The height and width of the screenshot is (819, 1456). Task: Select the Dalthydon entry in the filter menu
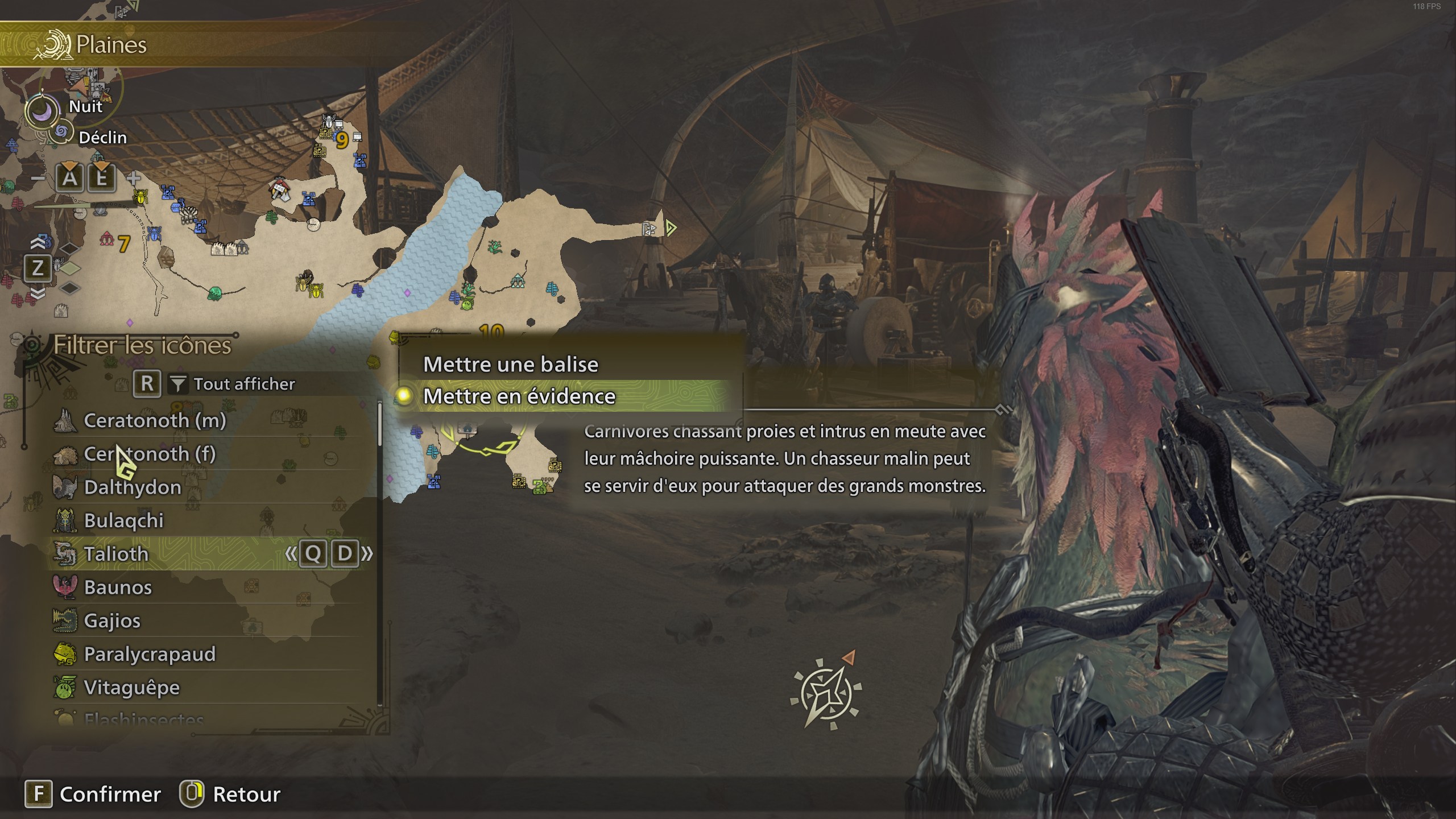[67, 486]
